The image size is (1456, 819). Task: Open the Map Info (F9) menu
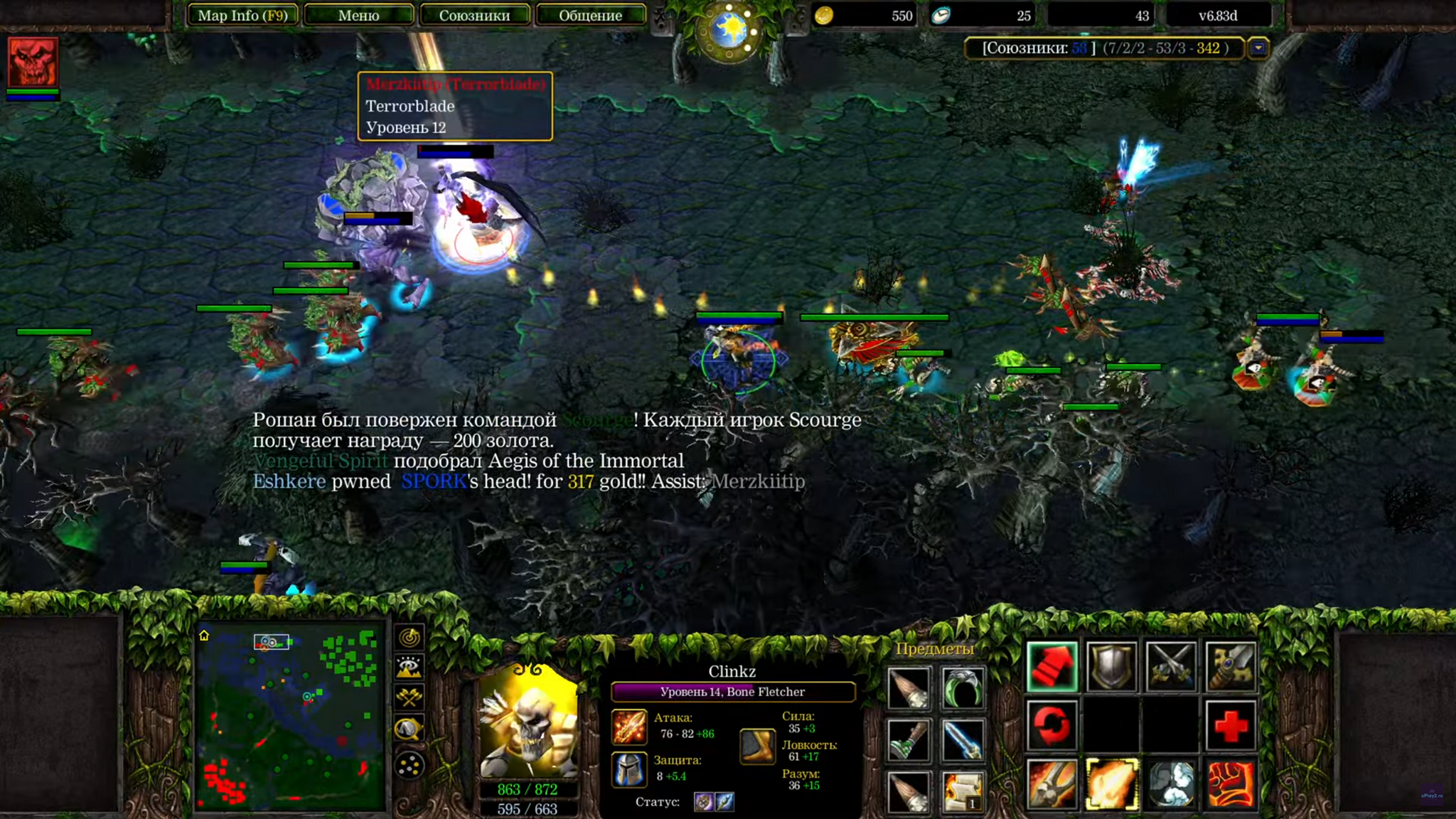[242, 16]
